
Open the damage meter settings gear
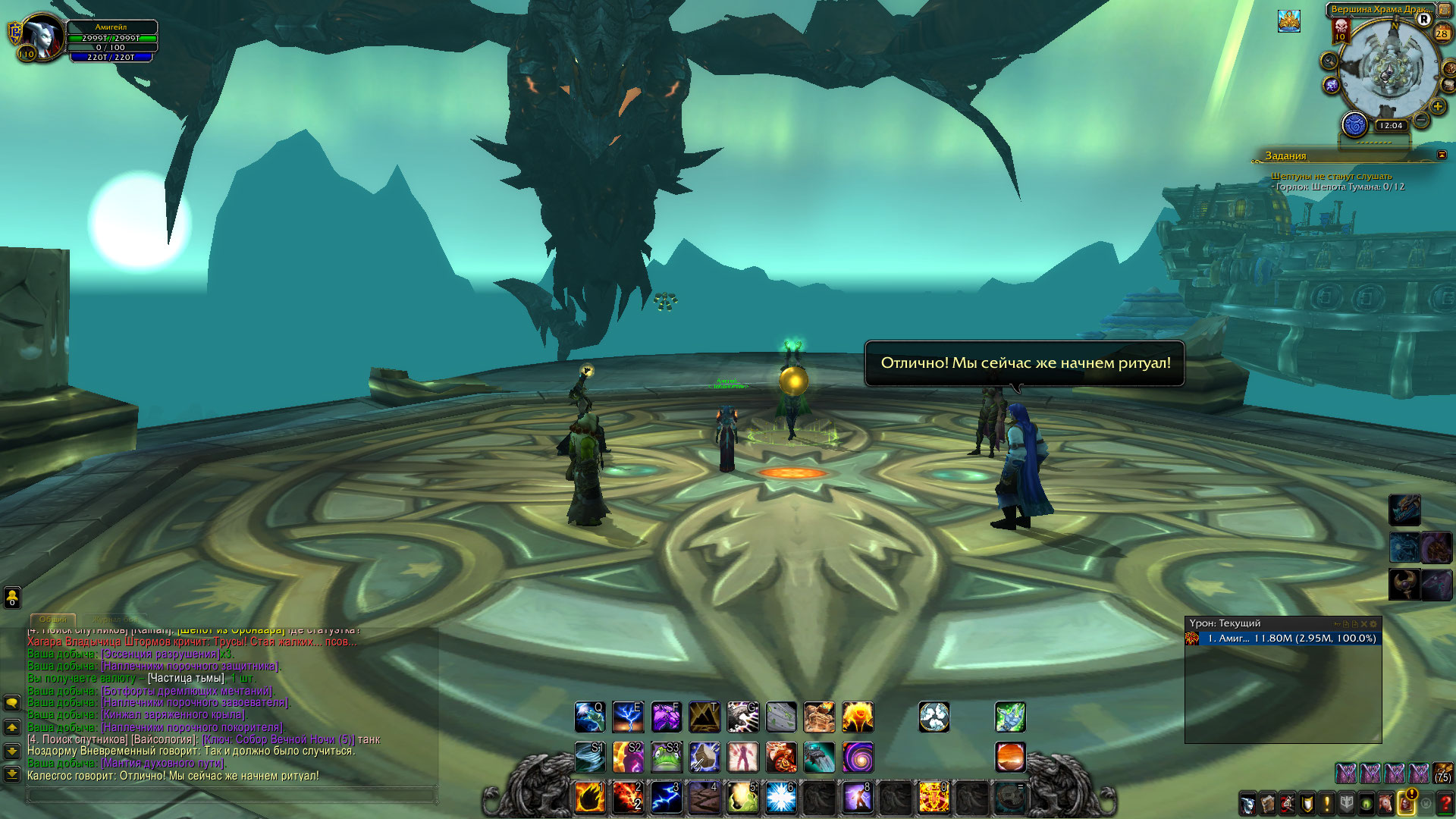tap(1373, 624)
